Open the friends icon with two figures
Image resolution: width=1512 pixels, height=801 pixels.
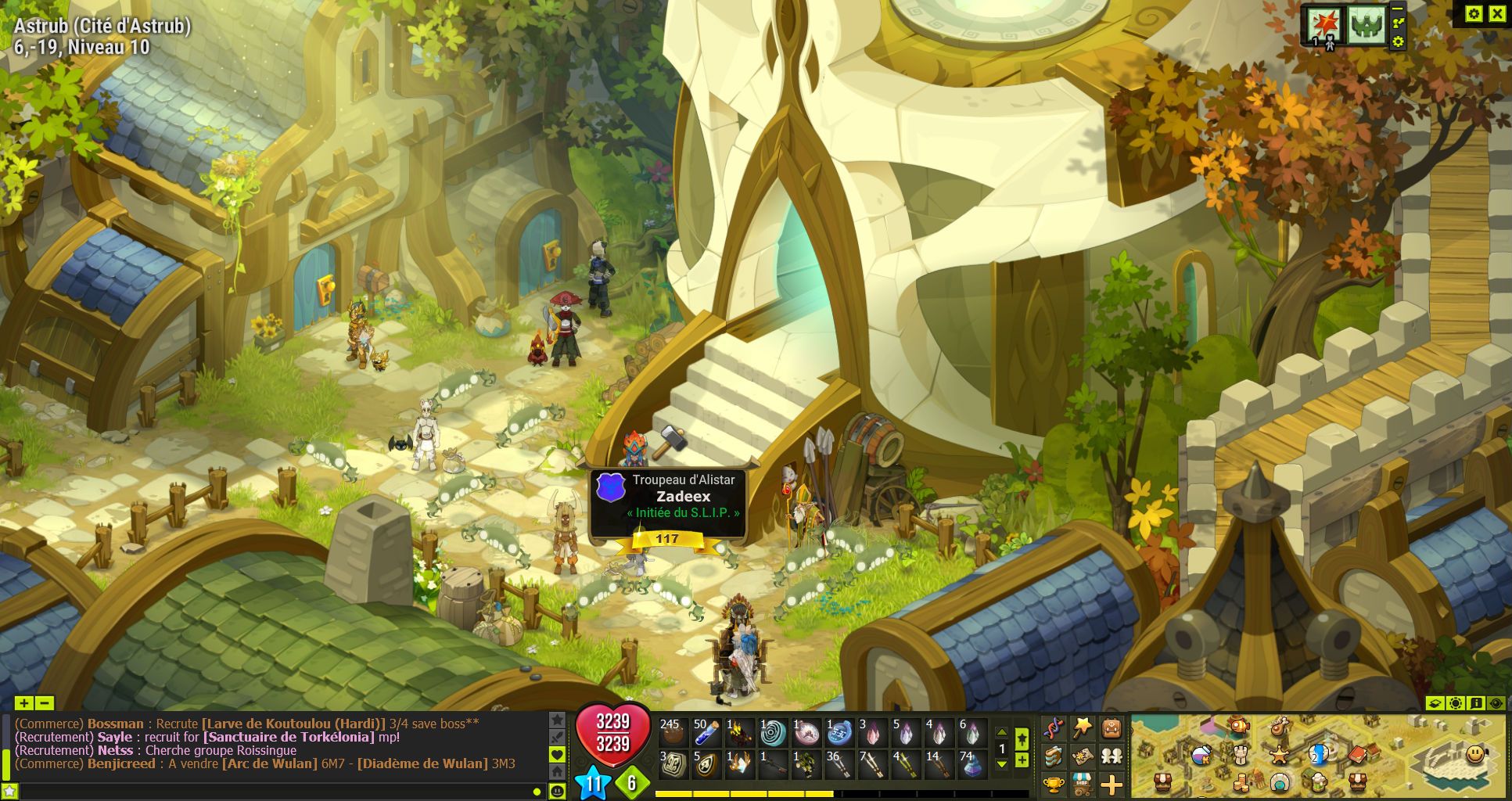1112,756
